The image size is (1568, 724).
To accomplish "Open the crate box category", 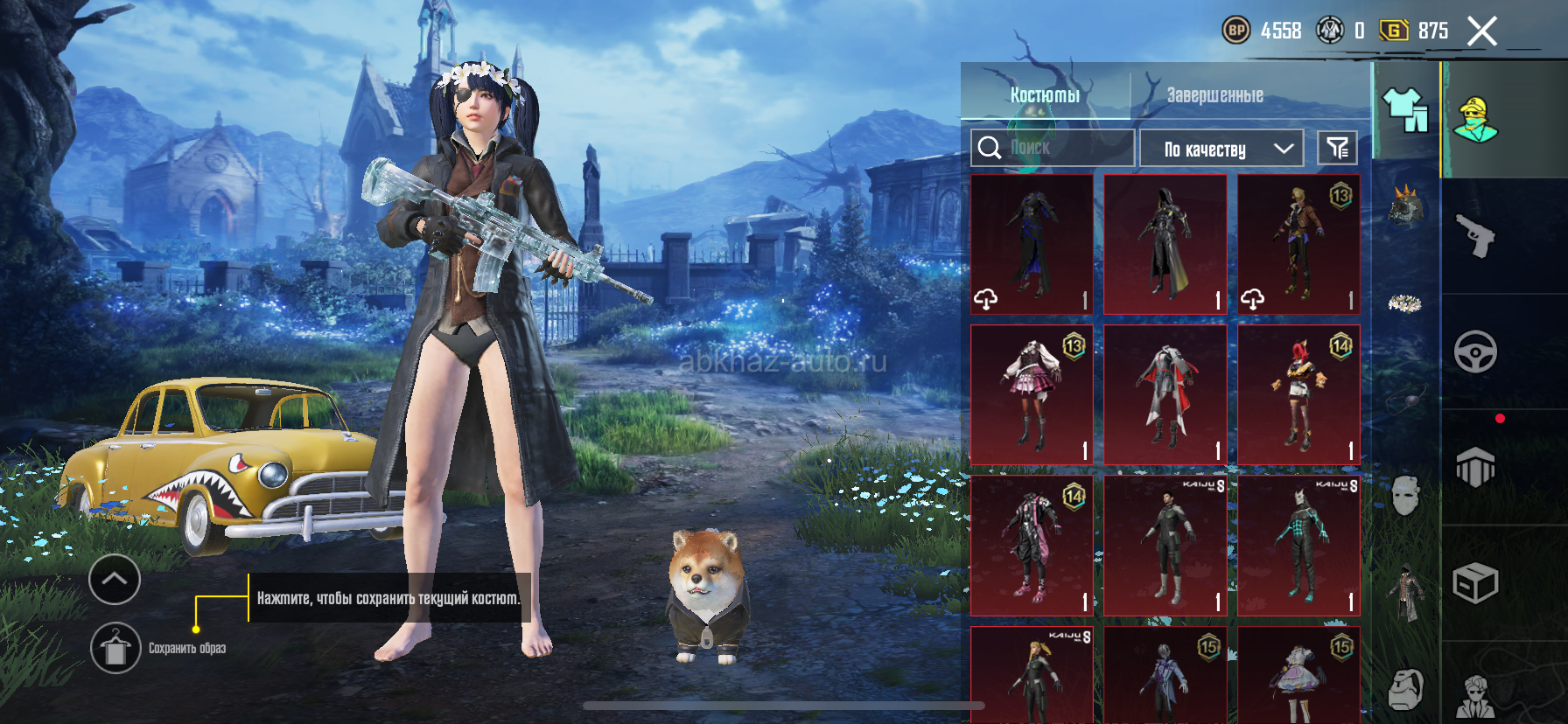I will click(1475, 583).
